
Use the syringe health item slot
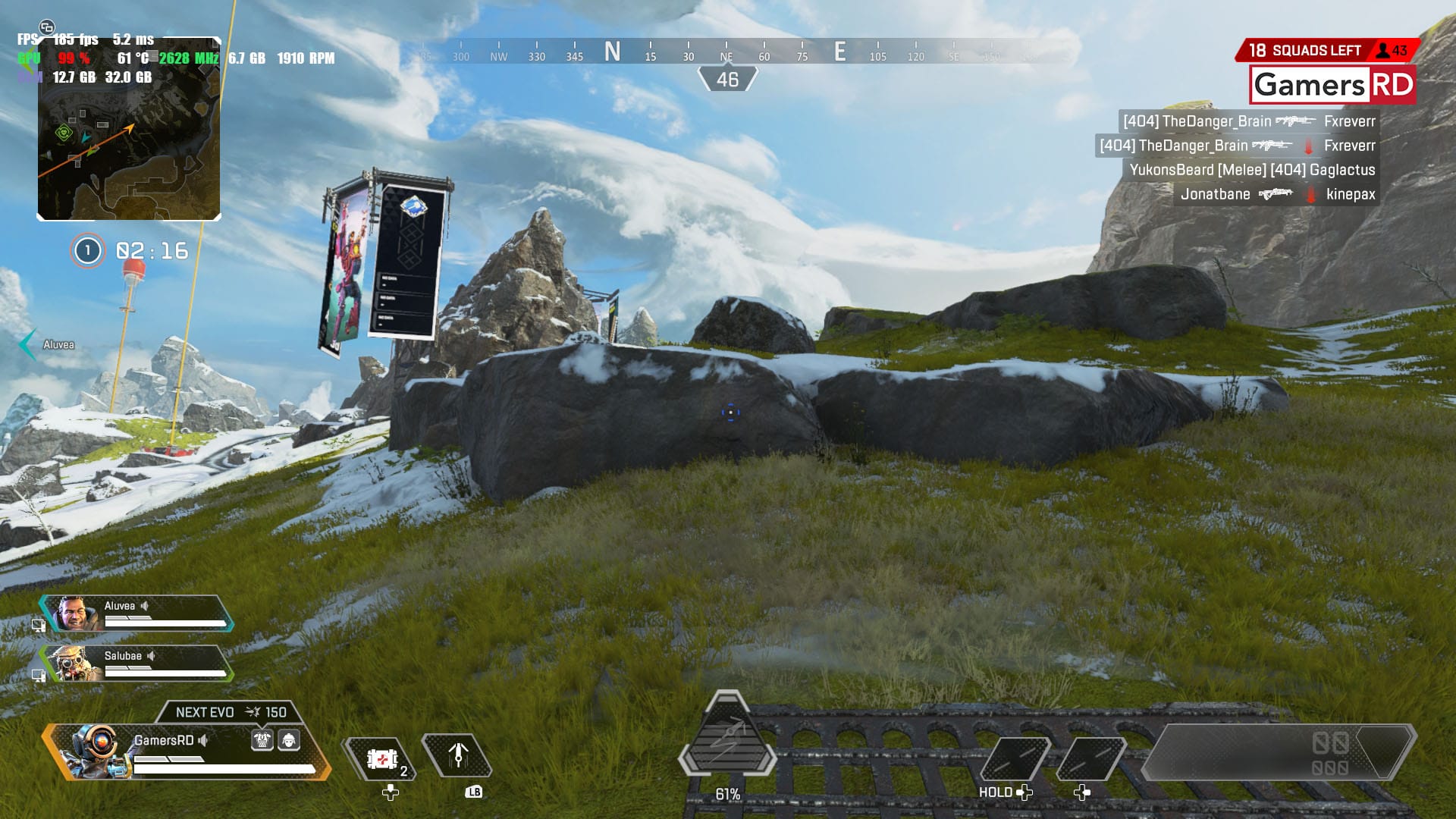pos(381,758)
